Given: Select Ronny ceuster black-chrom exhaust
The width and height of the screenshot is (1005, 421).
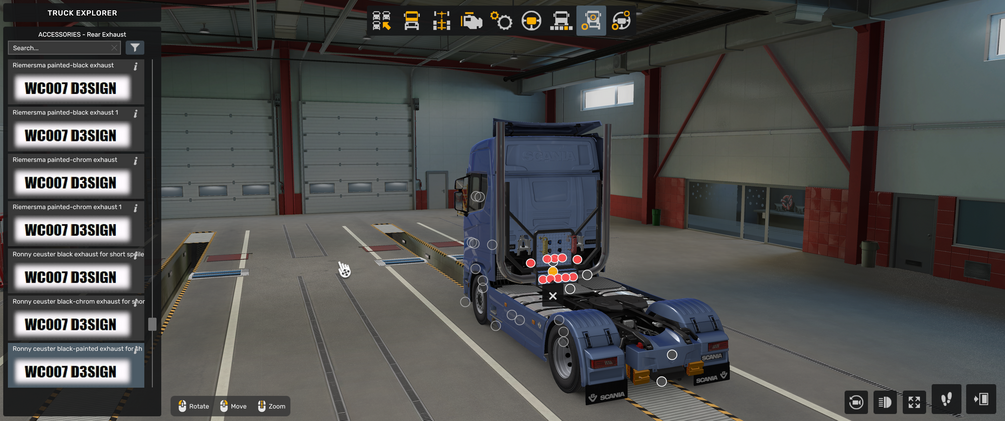Looking at the screenshot, I should coord(70,323).
